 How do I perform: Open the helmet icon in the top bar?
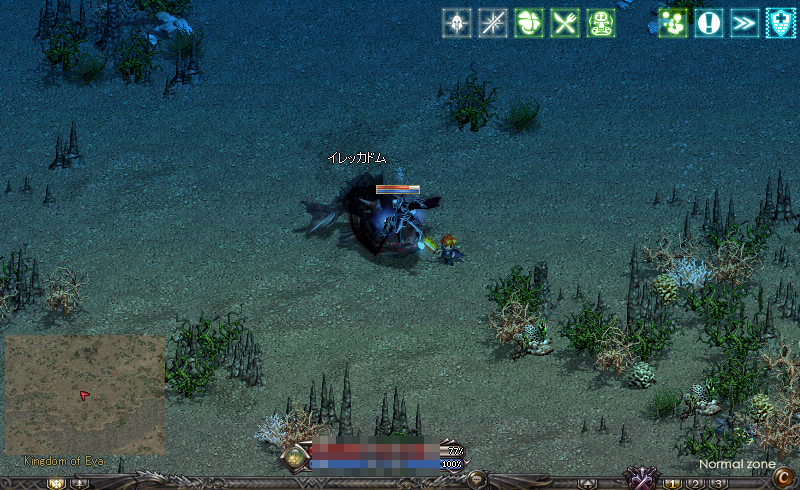point(457,23)
